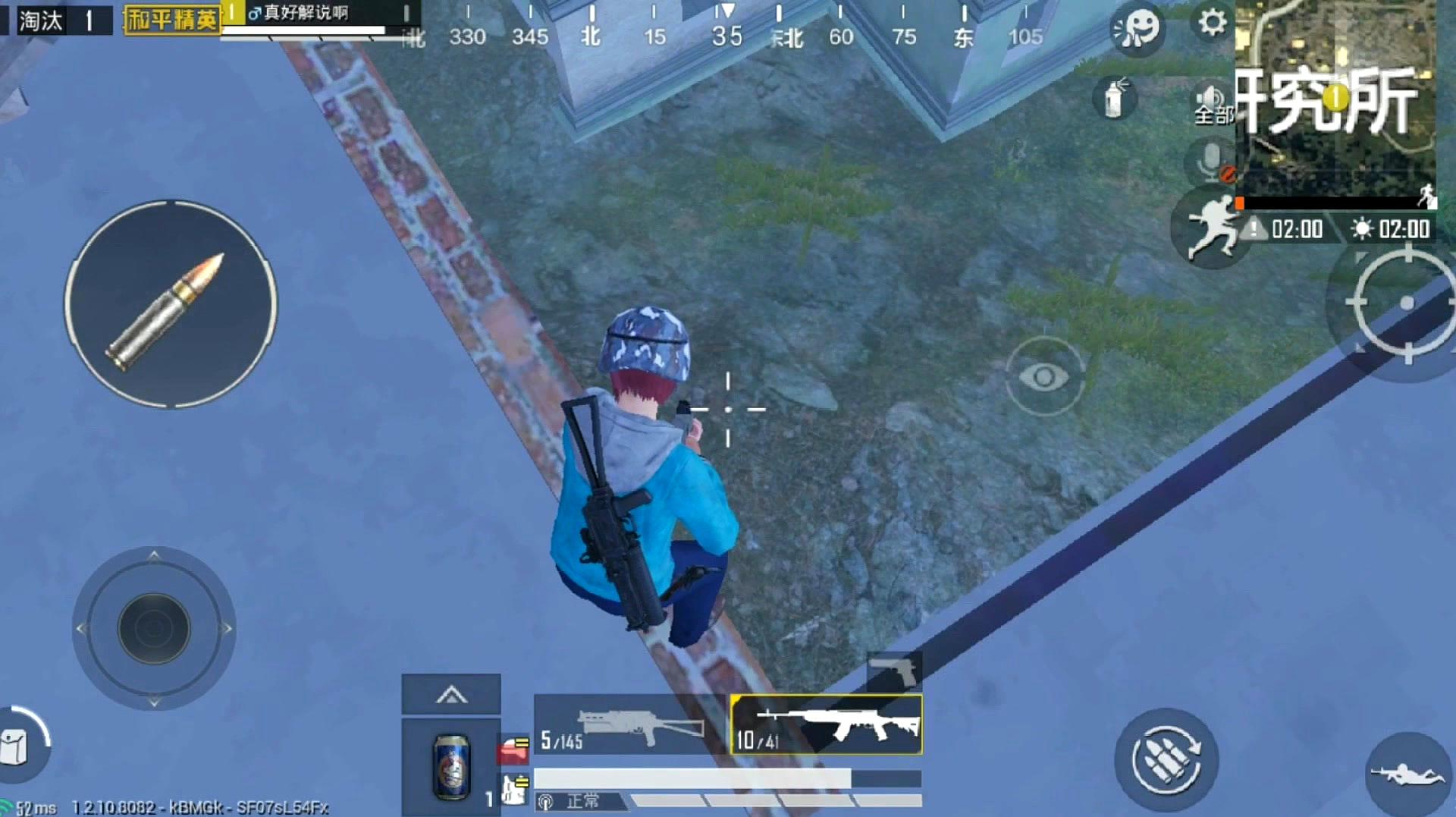Activate the eye free-look button

pyautogui.click(x=1044, y=376)
